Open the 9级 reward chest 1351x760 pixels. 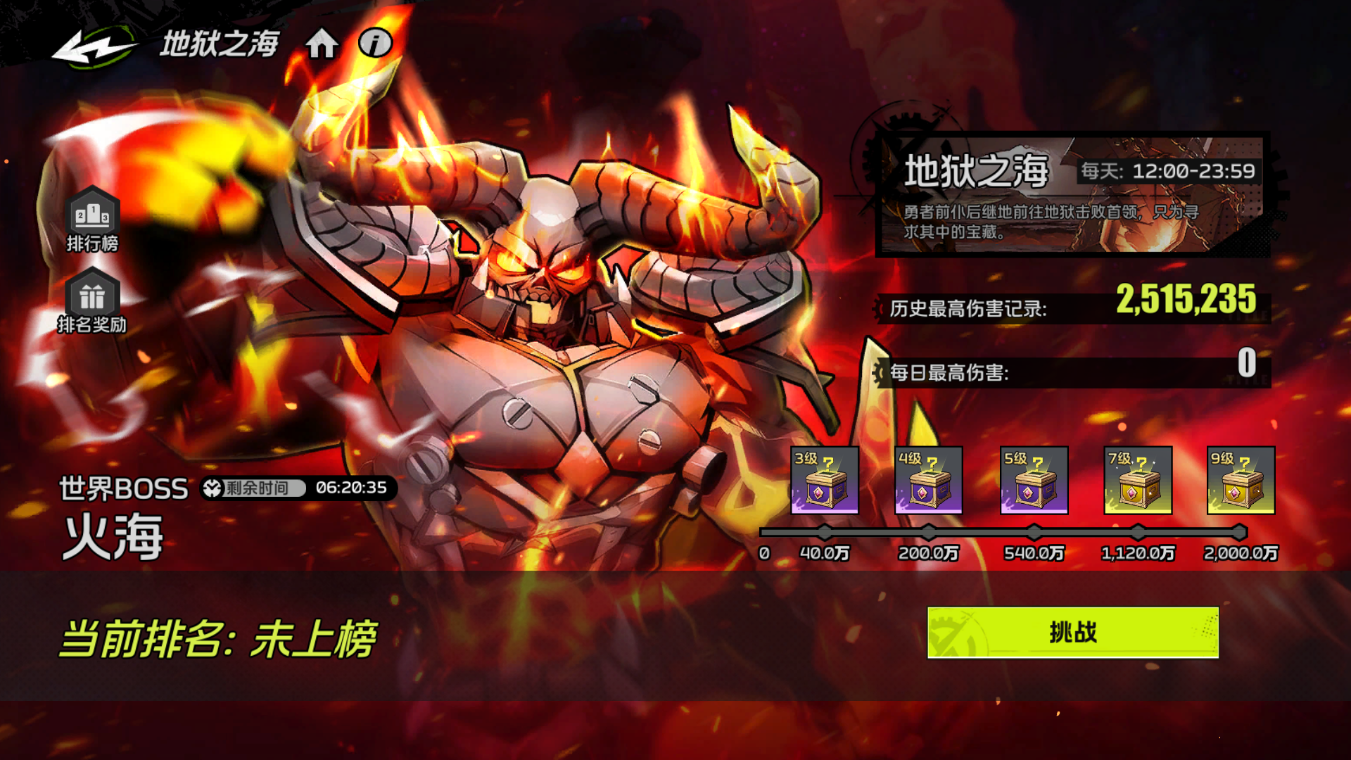click(1240, 478)
